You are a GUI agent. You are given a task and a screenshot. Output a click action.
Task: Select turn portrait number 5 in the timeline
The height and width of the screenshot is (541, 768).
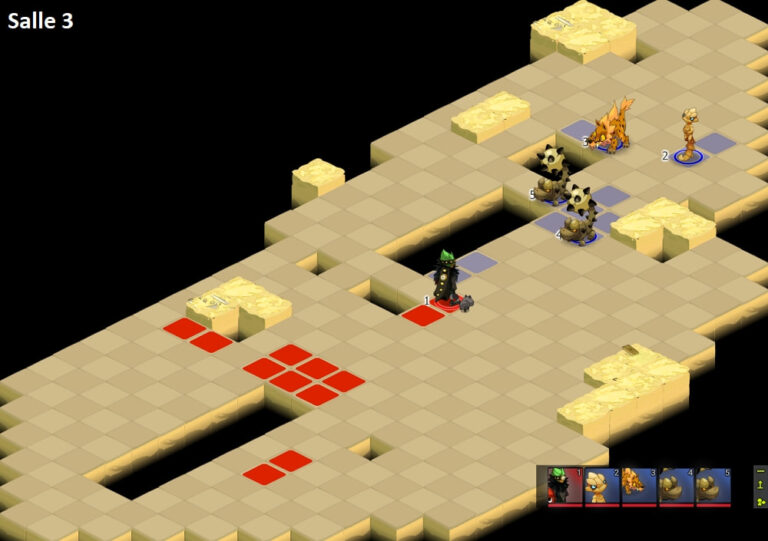coord(713,486)
